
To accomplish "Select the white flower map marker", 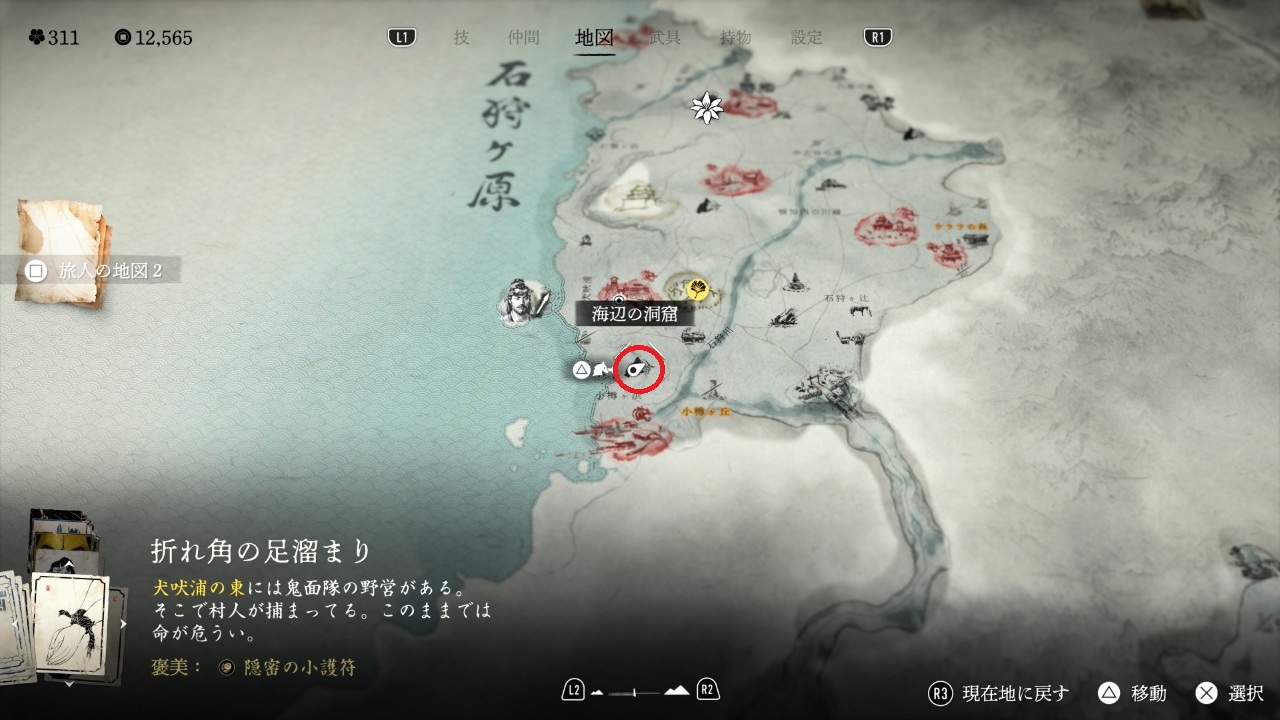I will pyautogui.click(x=707, y=108).
